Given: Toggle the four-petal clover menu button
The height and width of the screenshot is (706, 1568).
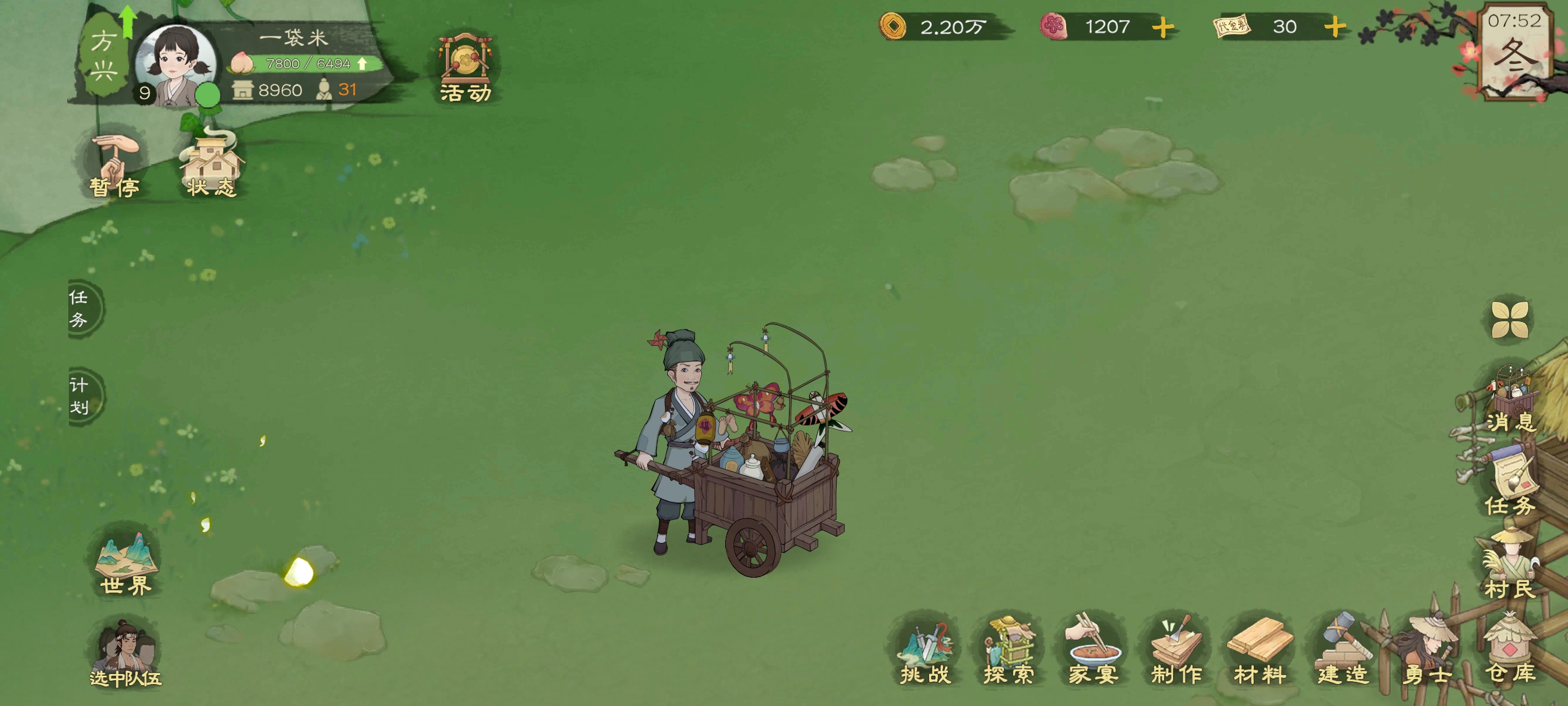Looking at the screenshot, I should click(1510, 319).
